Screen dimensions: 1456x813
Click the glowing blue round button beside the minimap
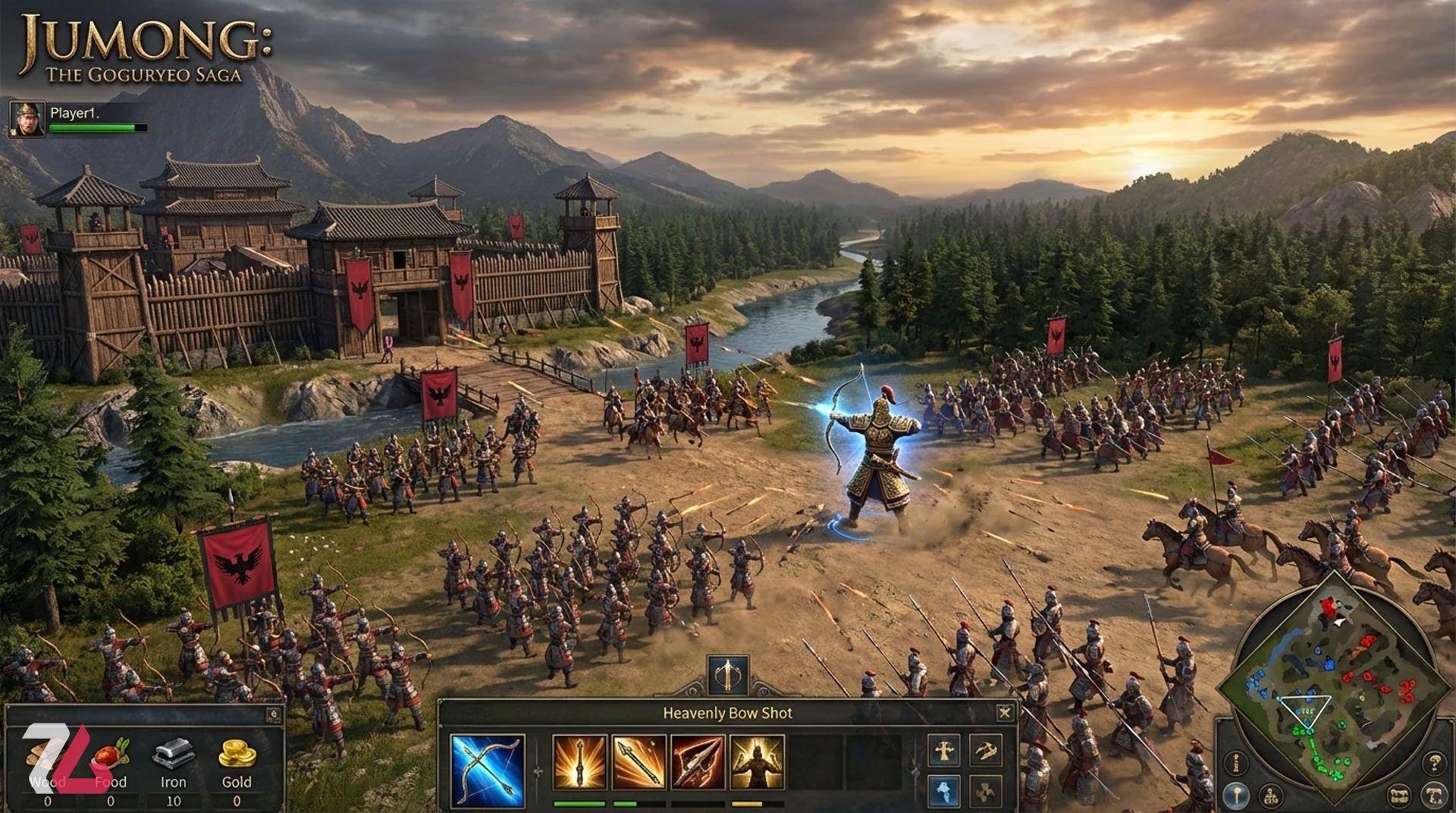(1236, 796)
